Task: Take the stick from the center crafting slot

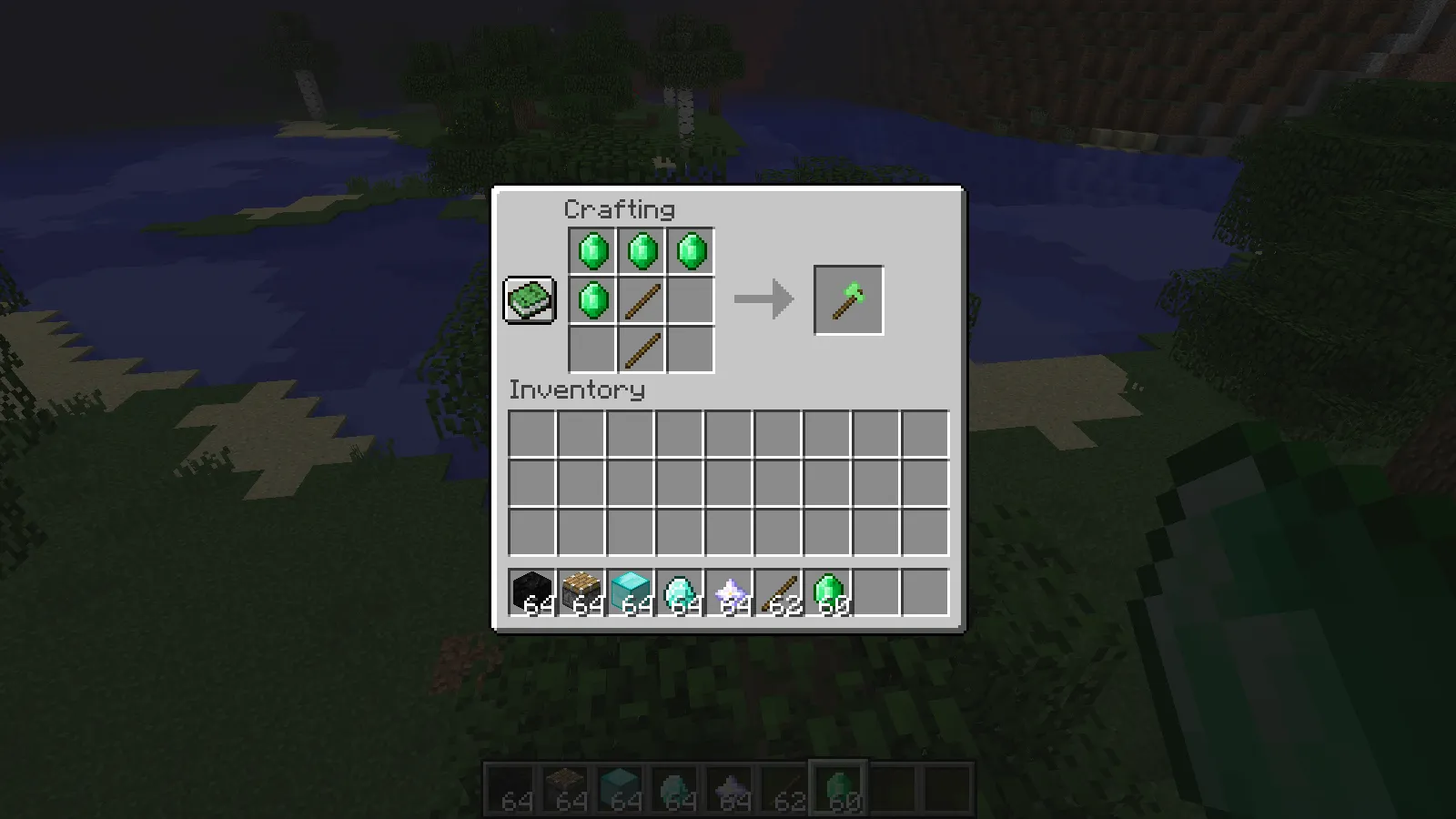Action: (641, 299)
